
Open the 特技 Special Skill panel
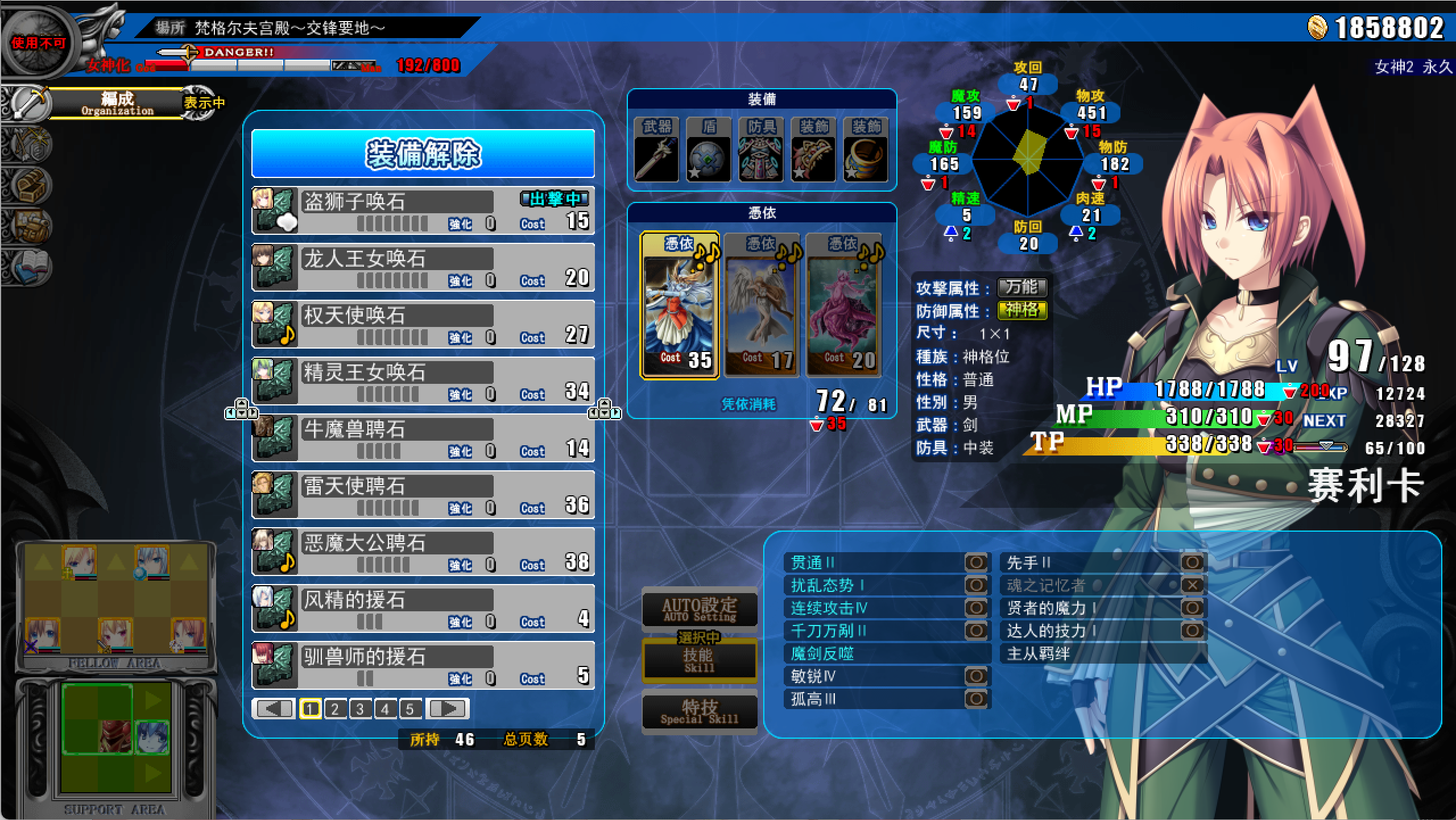[699, 711]
